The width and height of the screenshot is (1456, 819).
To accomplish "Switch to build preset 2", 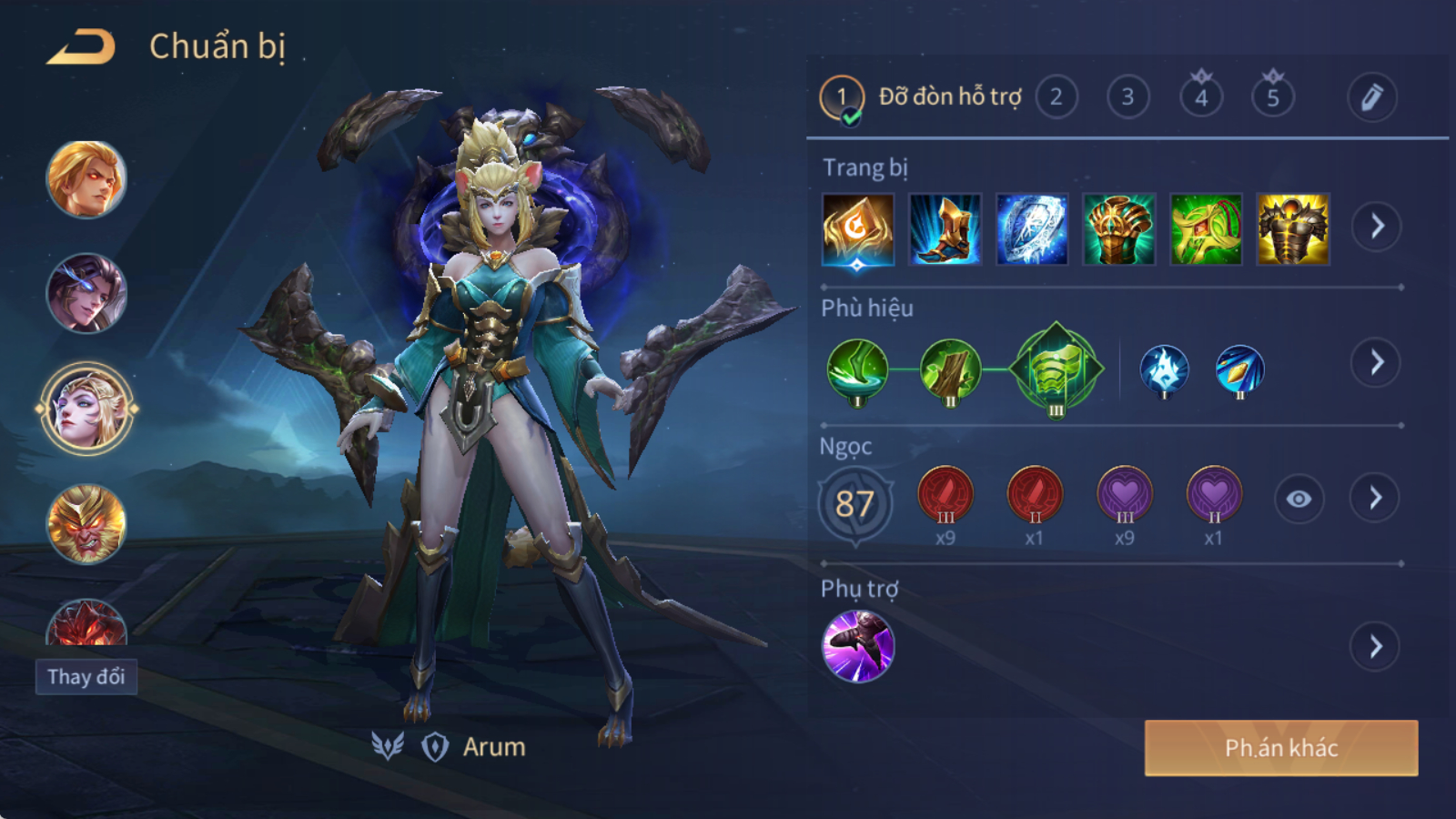I will 1056,96.
